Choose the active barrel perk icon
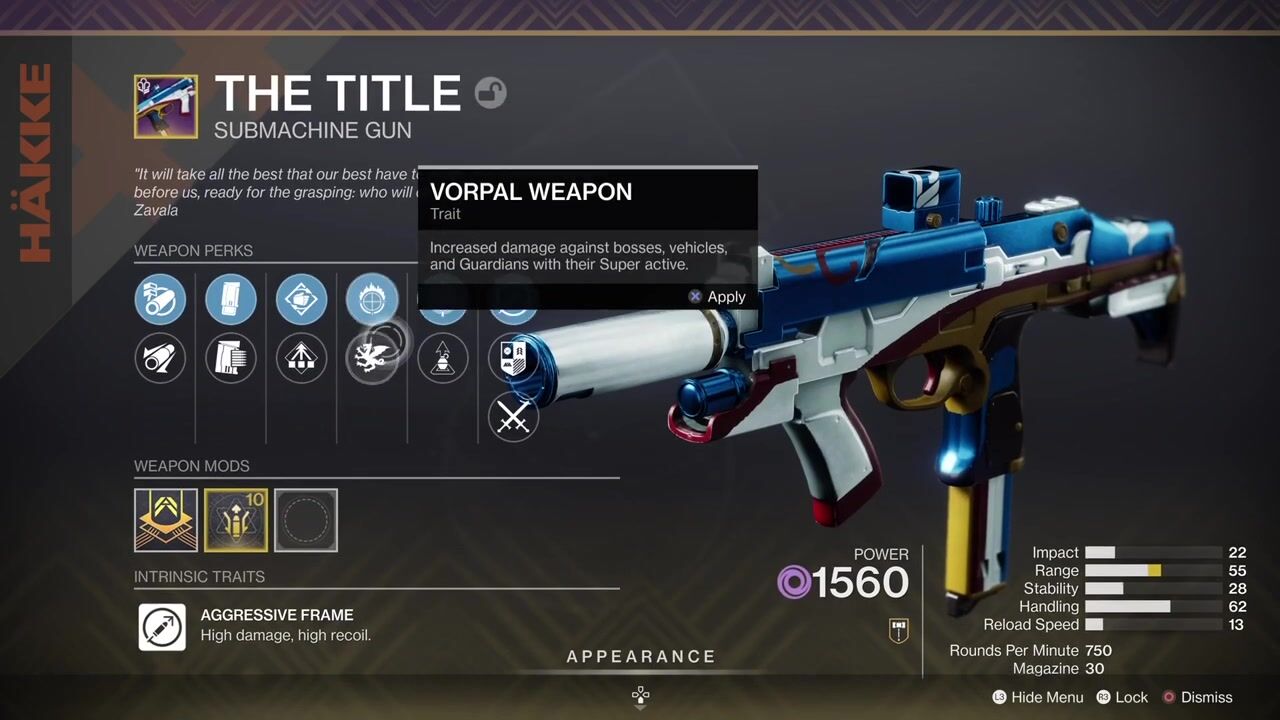 160,299
